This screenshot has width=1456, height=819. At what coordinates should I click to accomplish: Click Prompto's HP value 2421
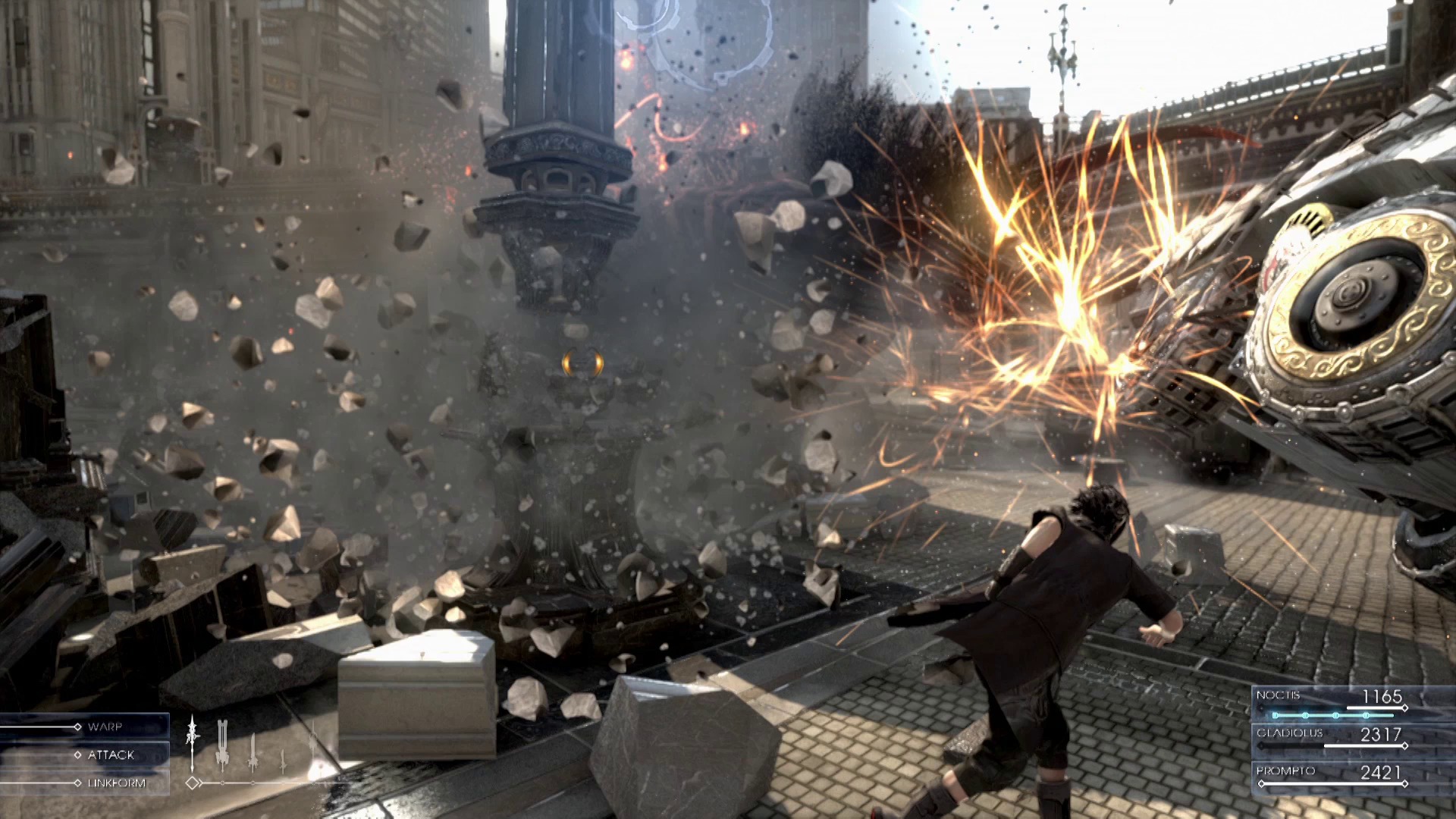pyautogui.click(x=1380, y=772)
